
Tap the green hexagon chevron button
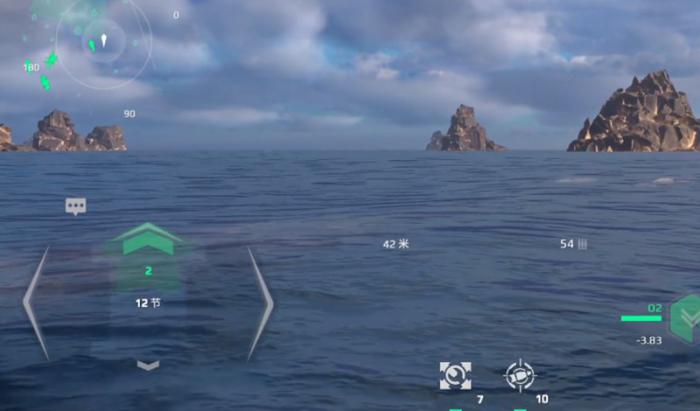[687, 317]
